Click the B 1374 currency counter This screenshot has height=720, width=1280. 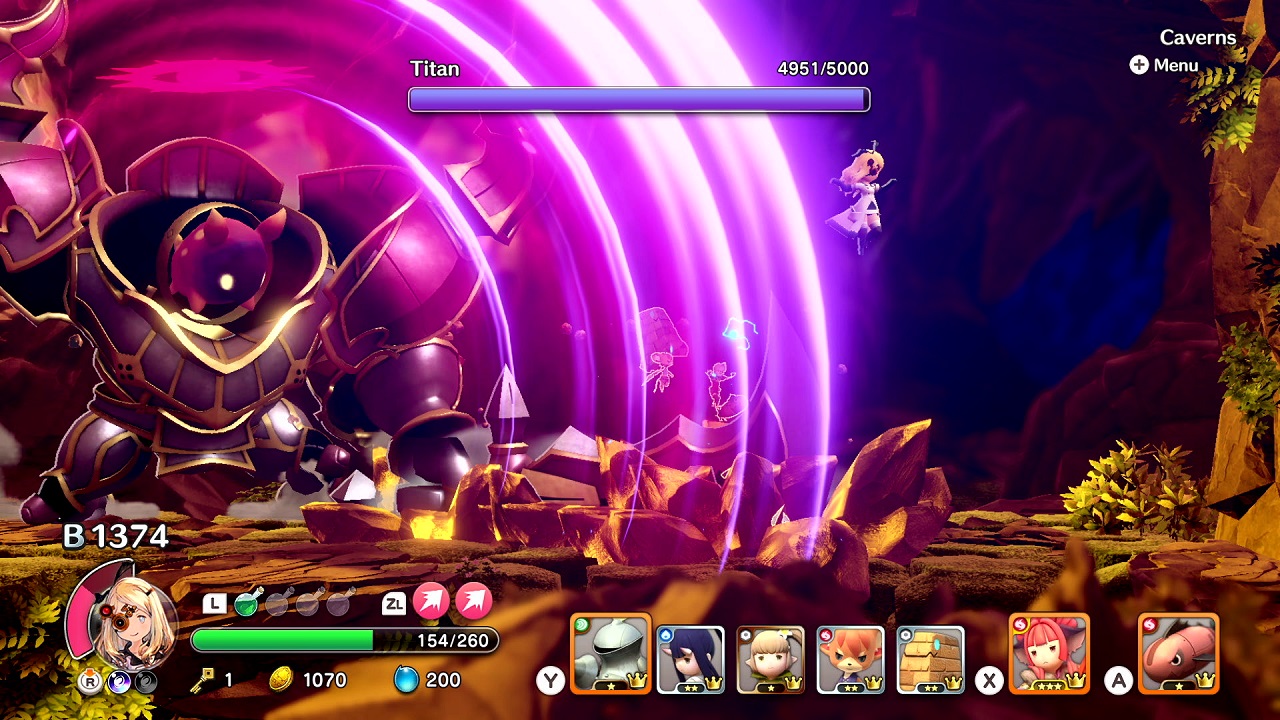click(113, 536)
